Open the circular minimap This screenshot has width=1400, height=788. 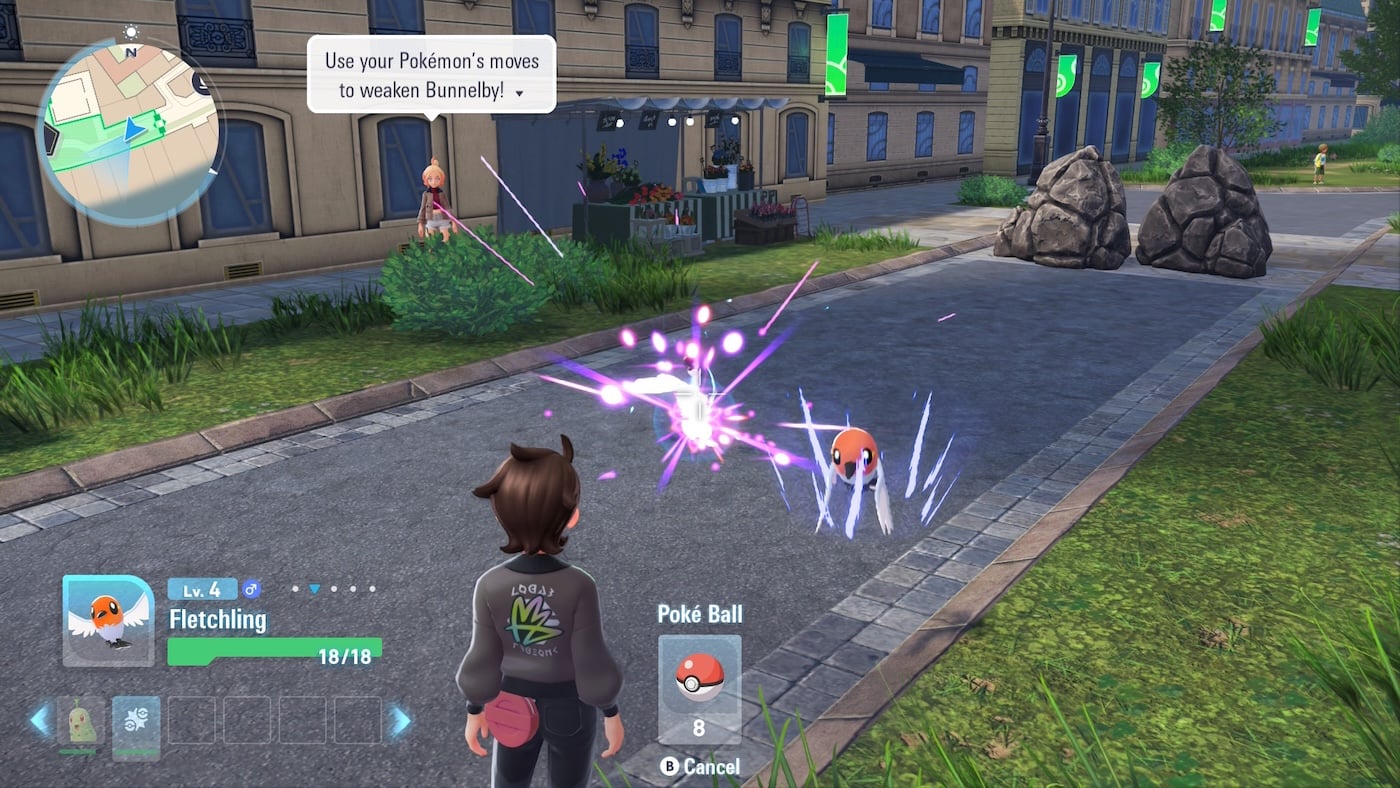click(129, 131)
